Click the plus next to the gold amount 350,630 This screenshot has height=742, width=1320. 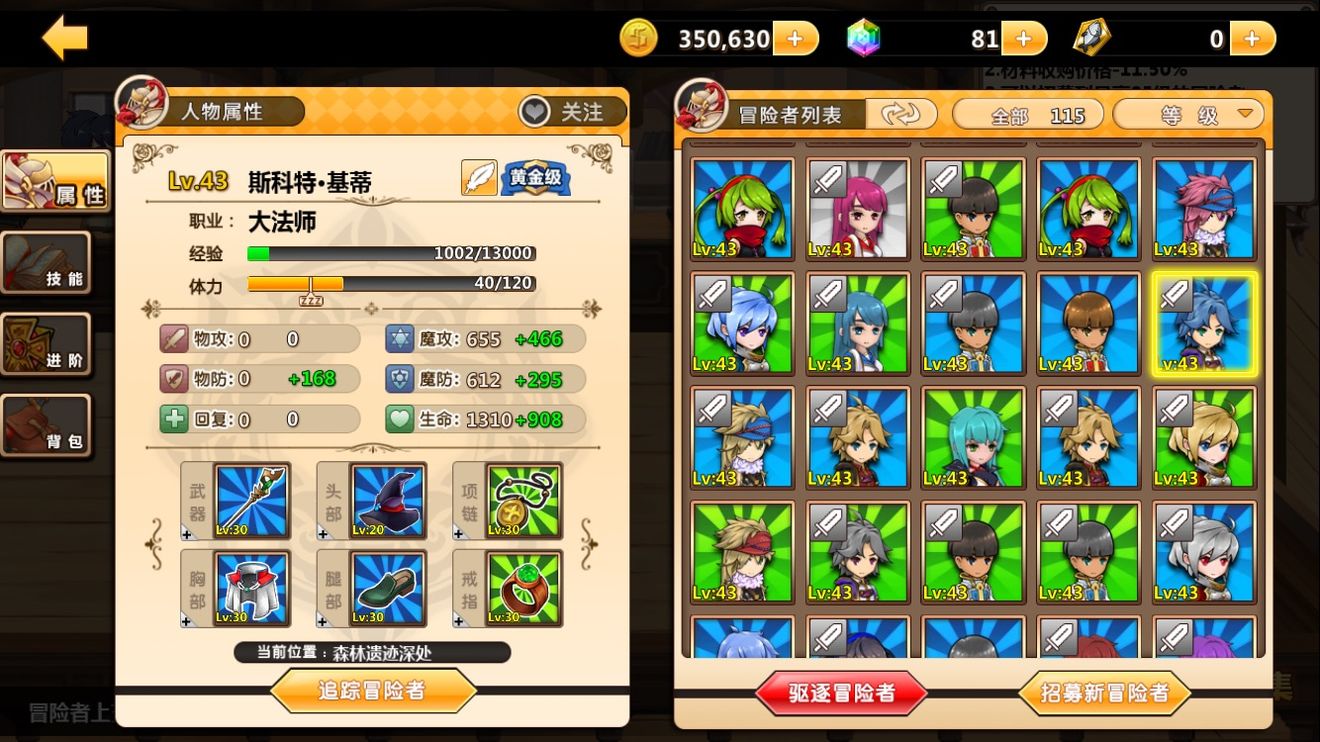pyautogui.click(x=796, y=38)
